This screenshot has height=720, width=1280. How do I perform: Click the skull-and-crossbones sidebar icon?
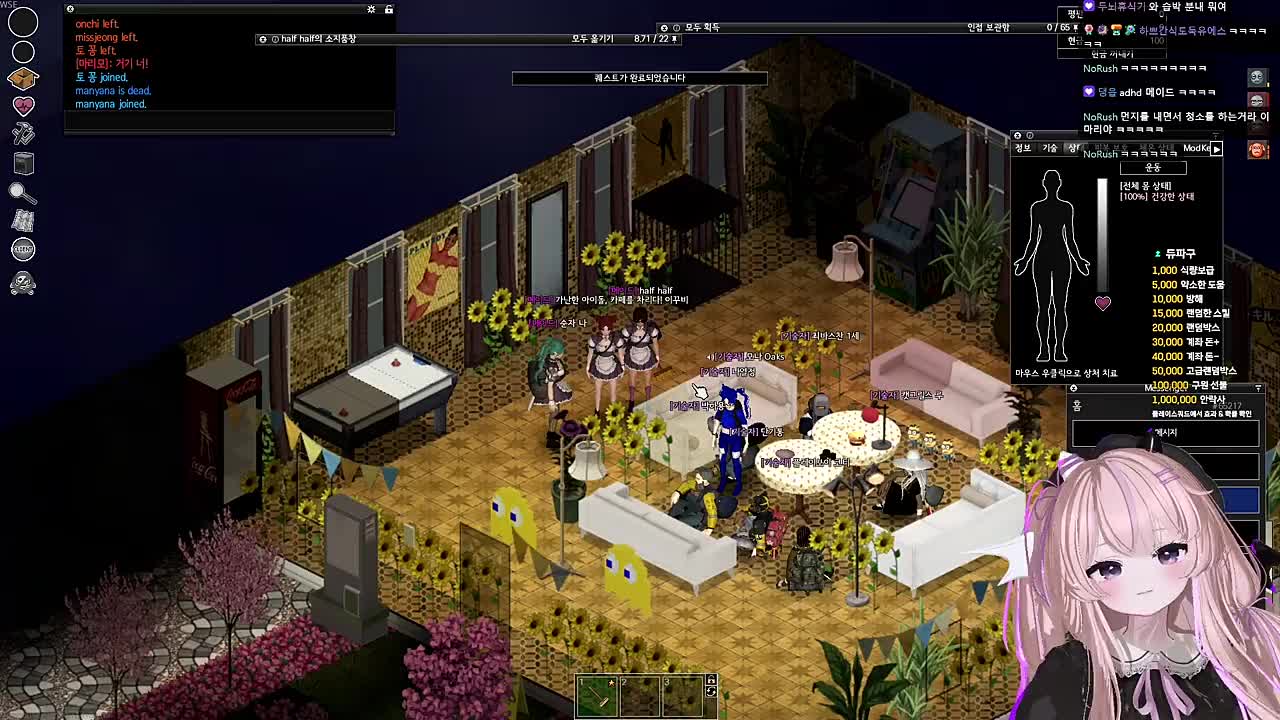pos(23,284)
